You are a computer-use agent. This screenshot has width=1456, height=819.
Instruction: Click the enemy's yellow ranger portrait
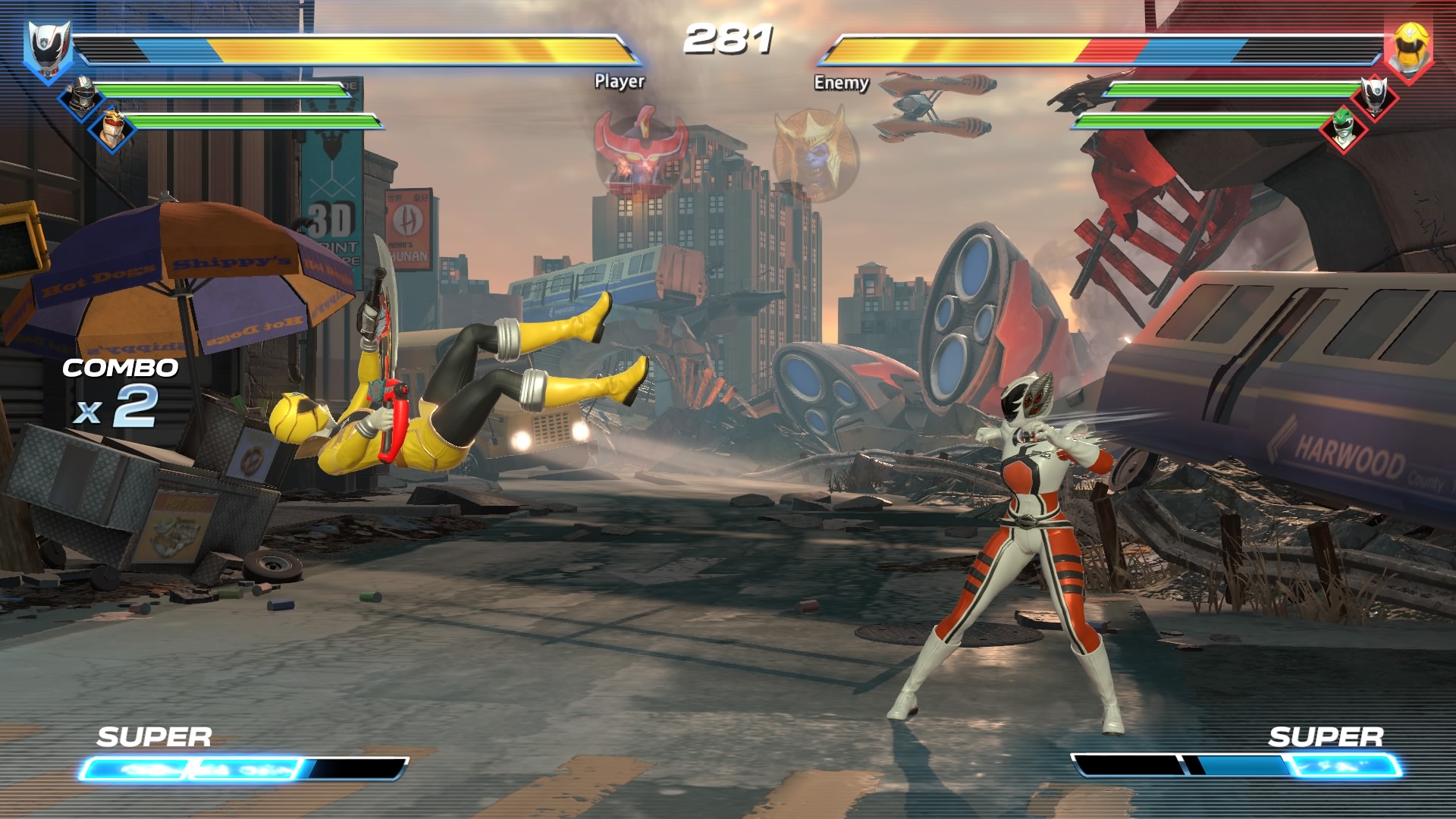point(1409,47)
